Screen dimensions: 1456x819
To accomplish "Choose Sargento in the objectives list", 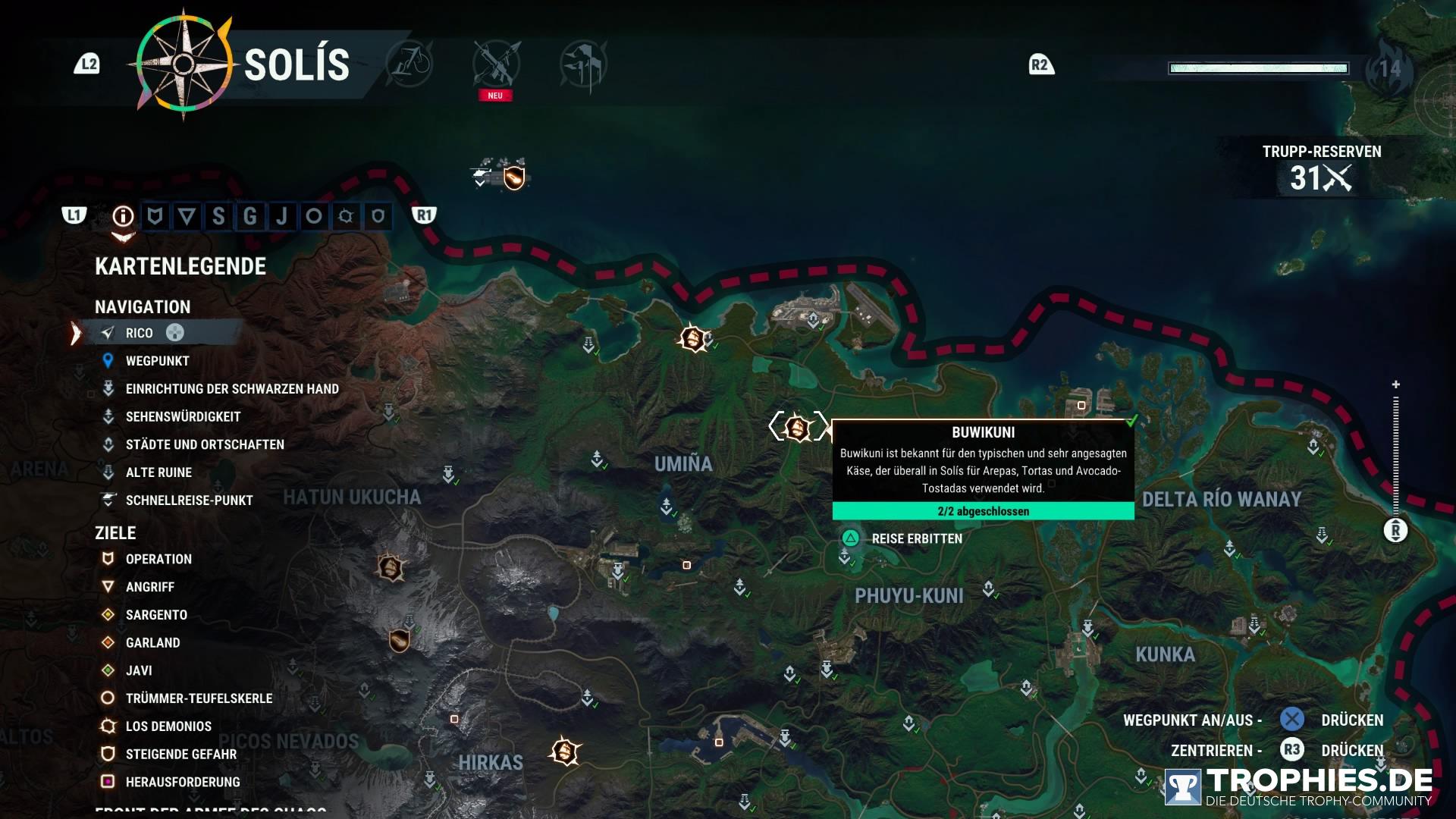I will [x=156, y=615].
